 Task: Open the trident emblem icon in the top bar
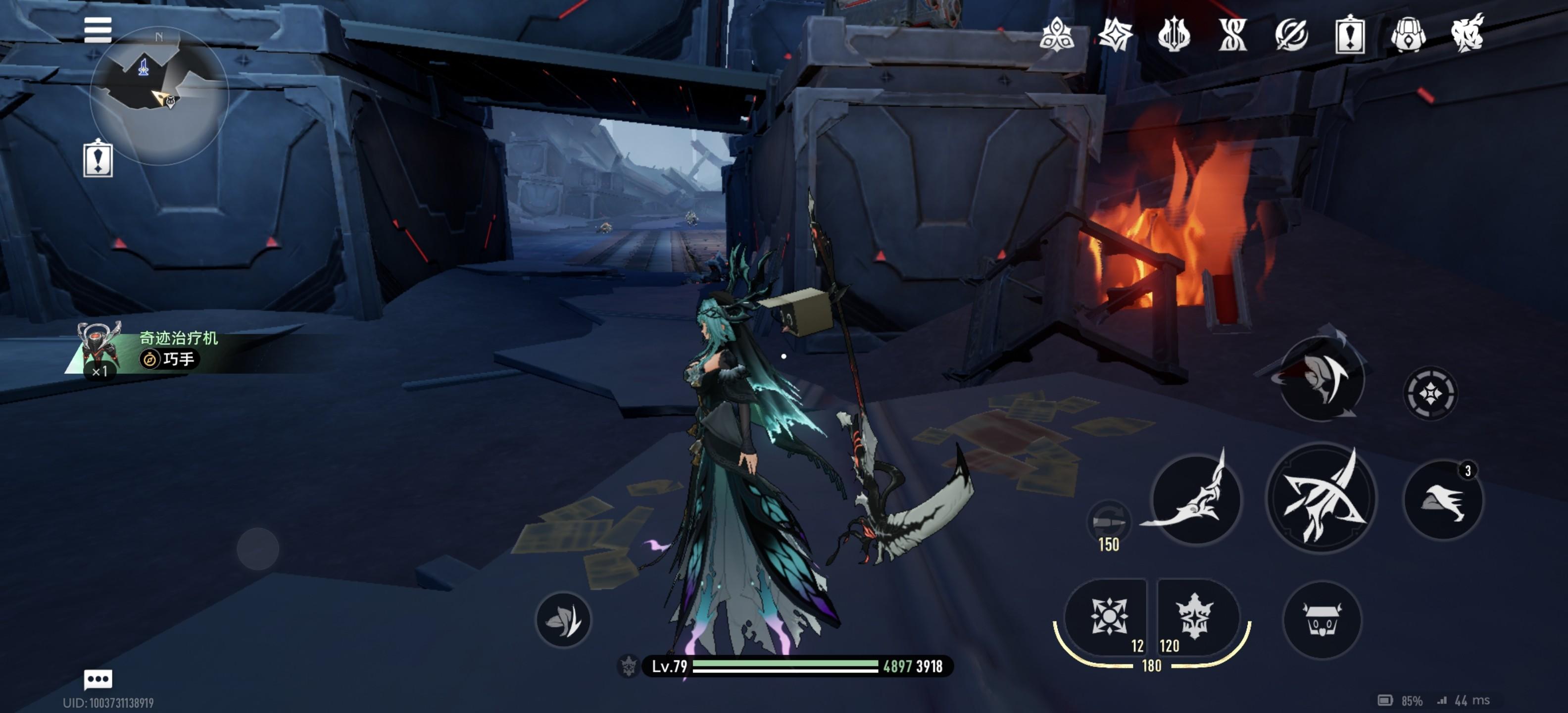(1174, 35)
